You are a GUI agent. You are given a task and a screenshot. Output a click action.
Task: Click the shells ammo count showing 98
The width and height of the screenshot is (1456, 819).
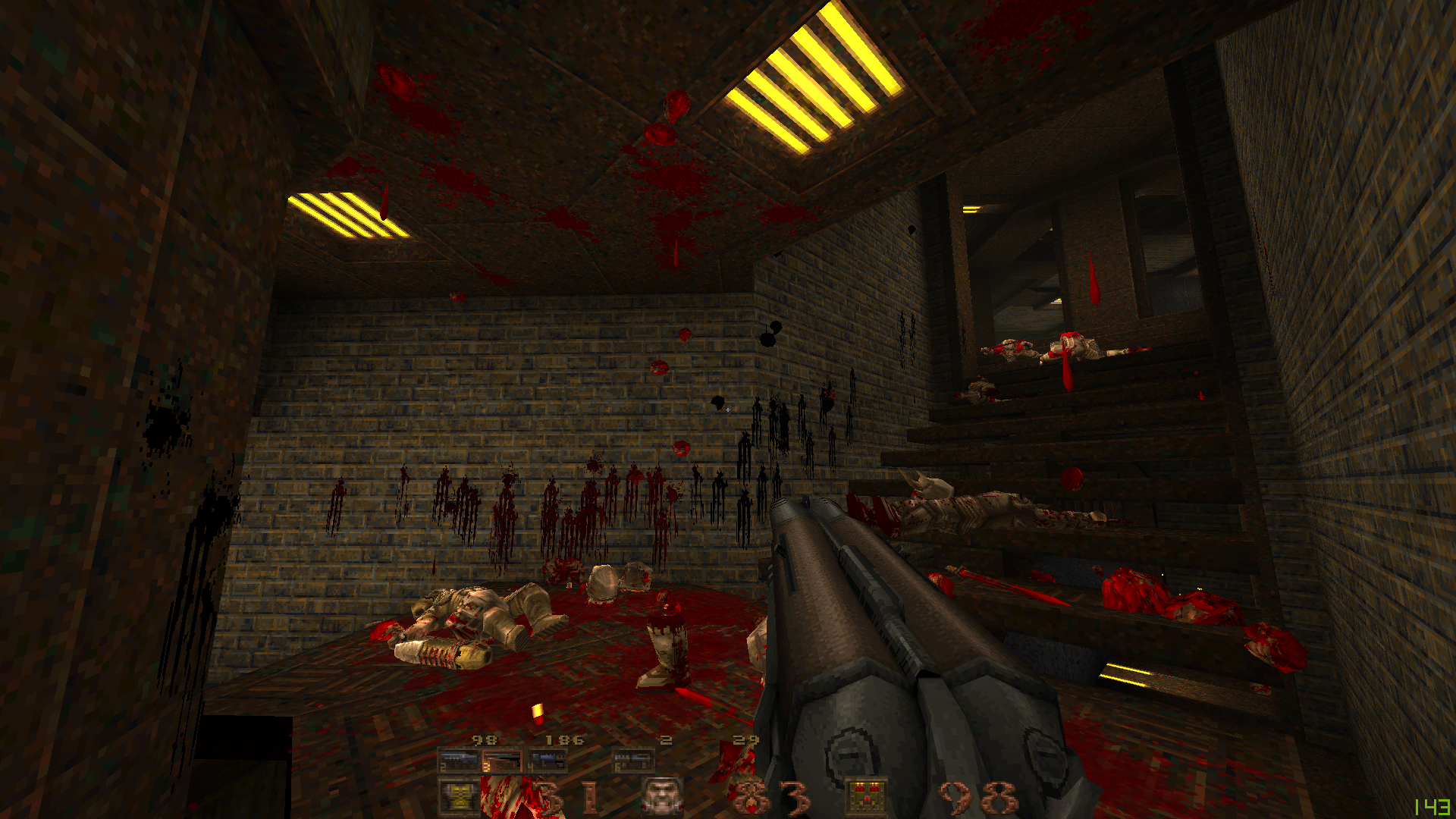point(485,739)
